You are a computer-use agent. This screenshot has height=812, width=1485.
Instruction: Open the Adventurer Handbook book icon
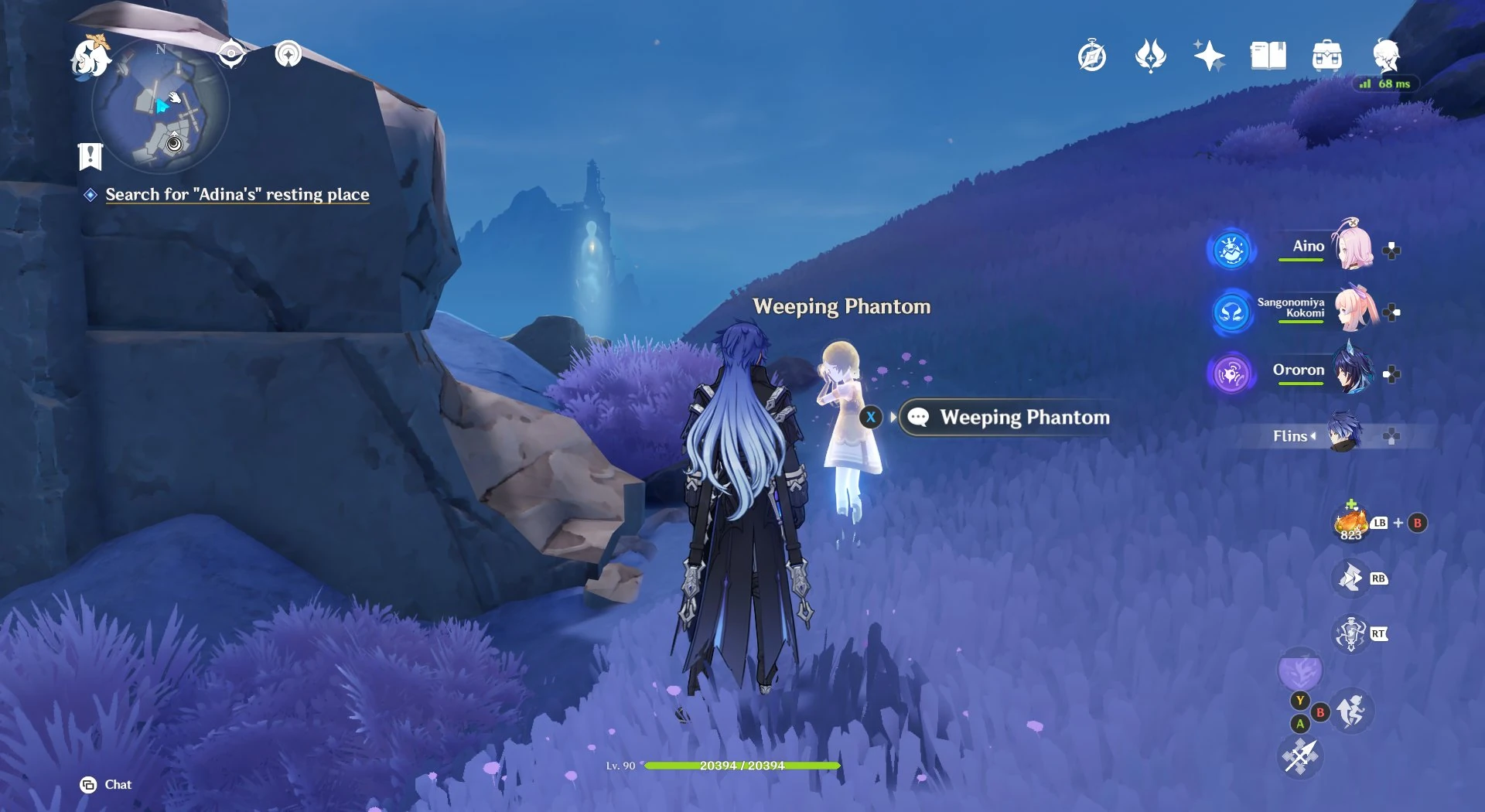click(1268, 54)
